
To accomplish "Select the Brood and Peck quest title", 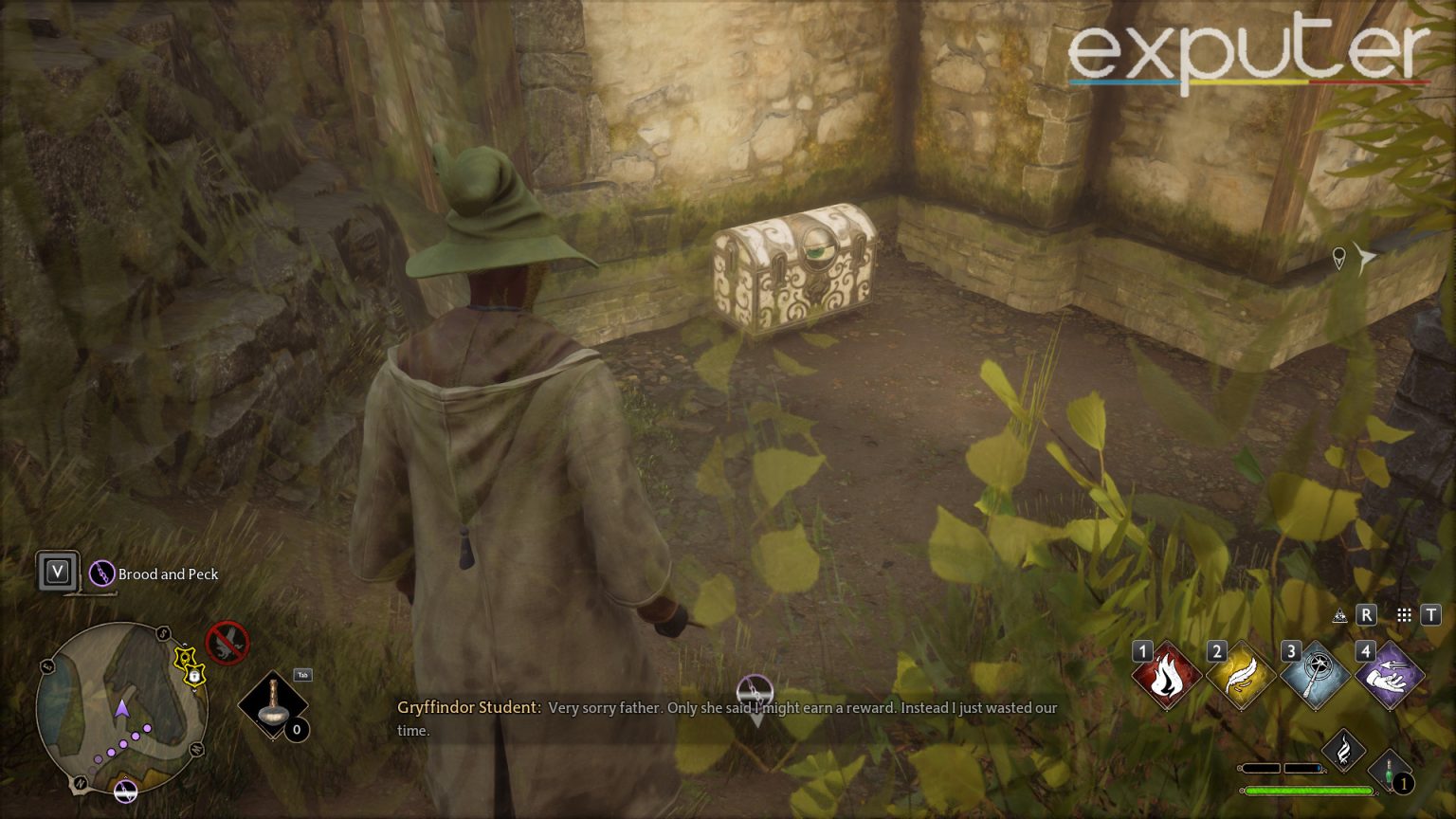I will coord(167,573).
